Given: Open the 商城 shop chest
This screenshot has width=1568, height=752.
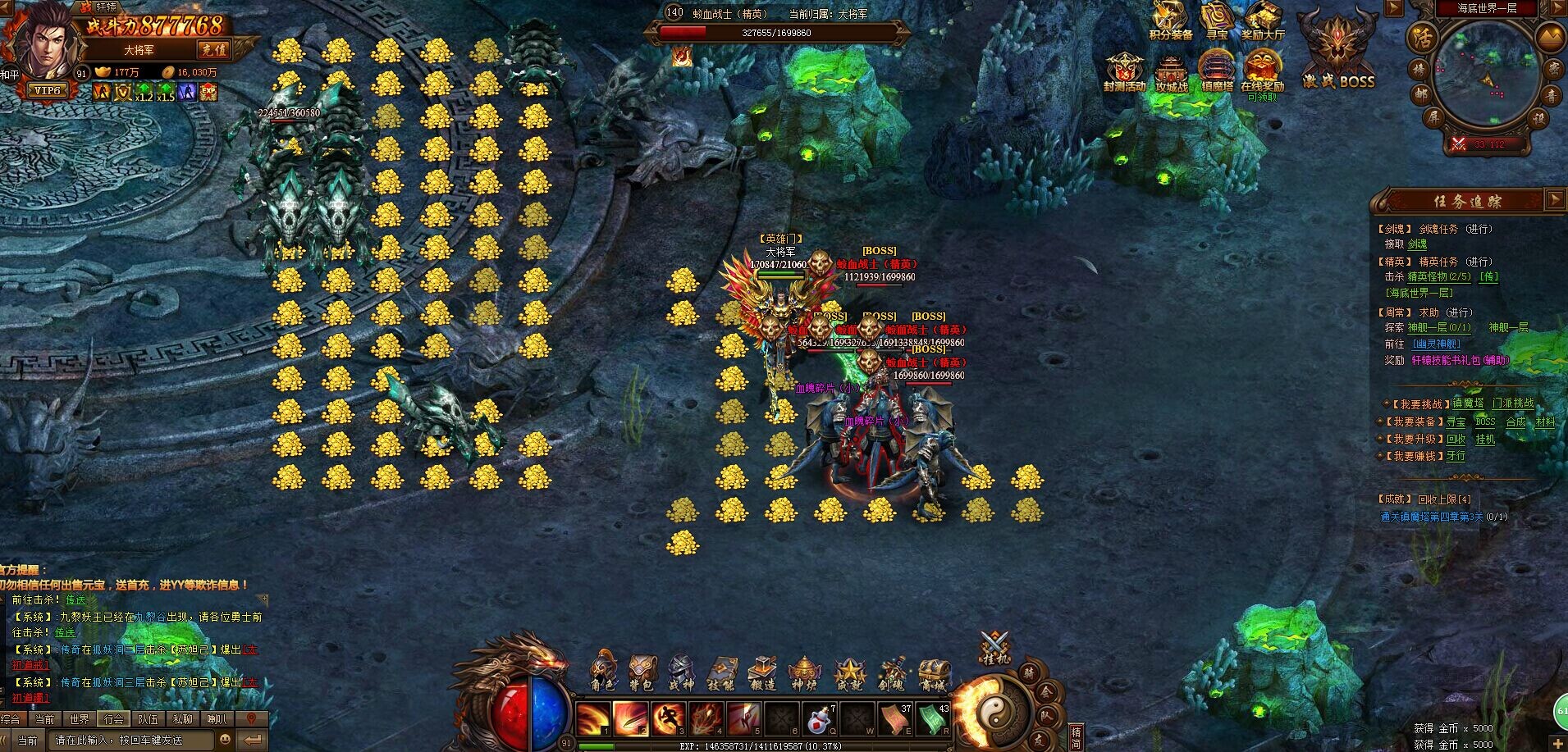Looking at the screenshot, I should click(x=933, y=672).
